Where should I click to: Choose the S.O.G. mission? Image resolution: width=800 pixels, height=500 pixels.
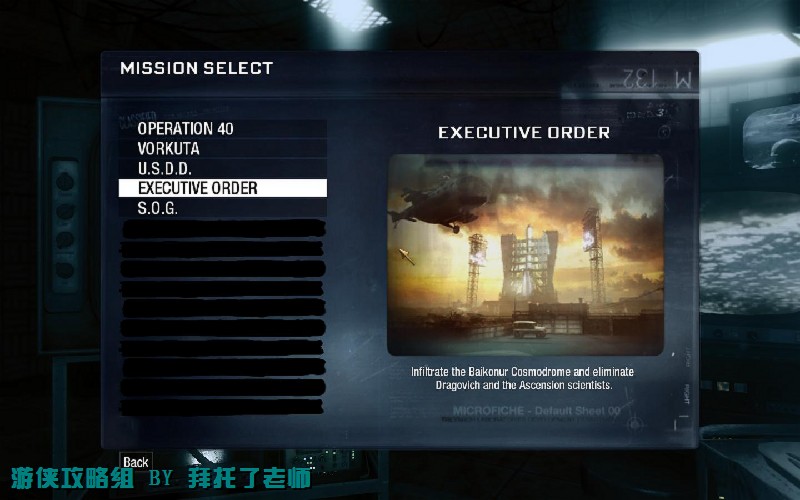point(158,208)
